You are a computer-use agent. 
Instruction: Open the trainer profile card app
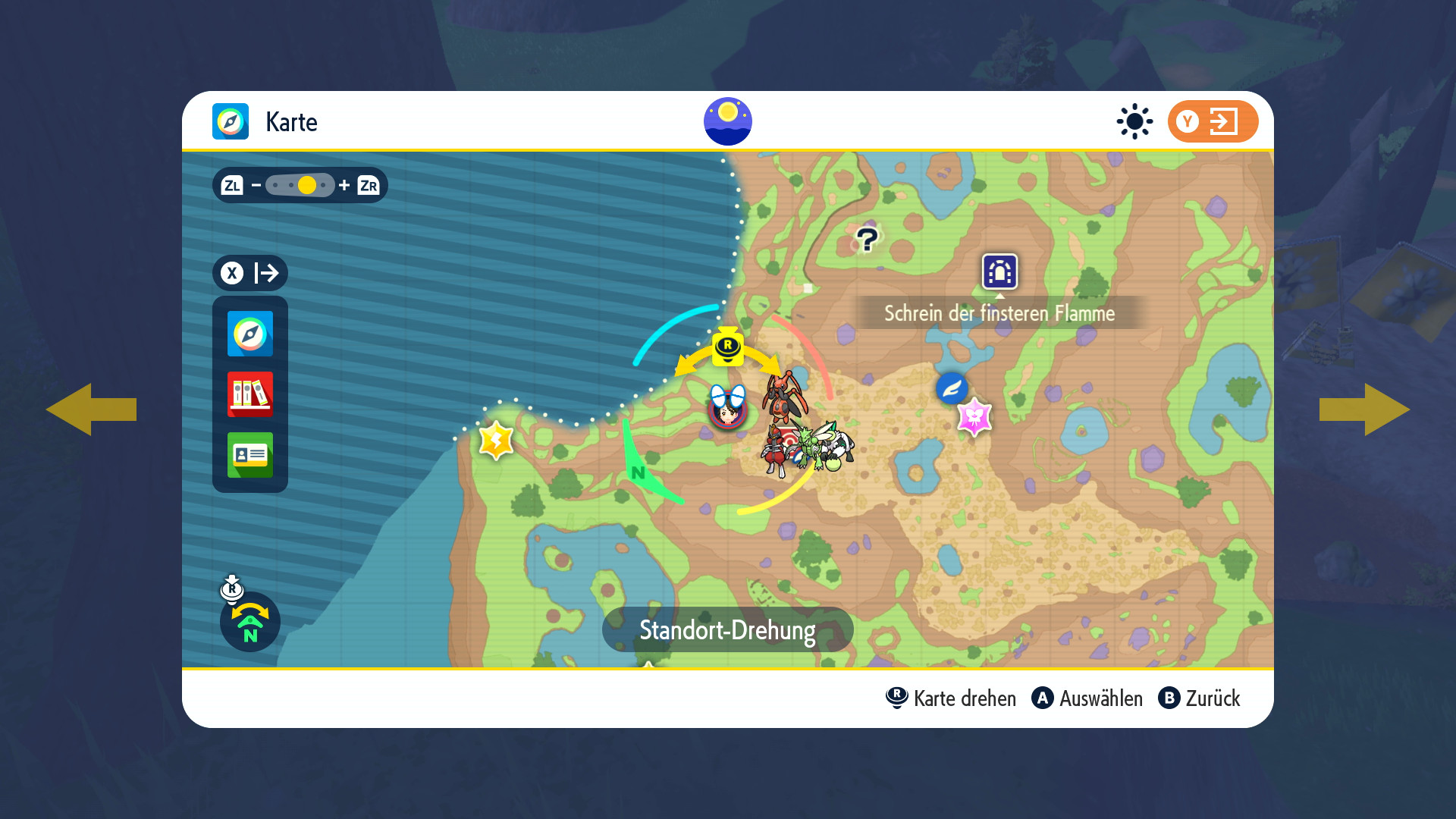249,455
